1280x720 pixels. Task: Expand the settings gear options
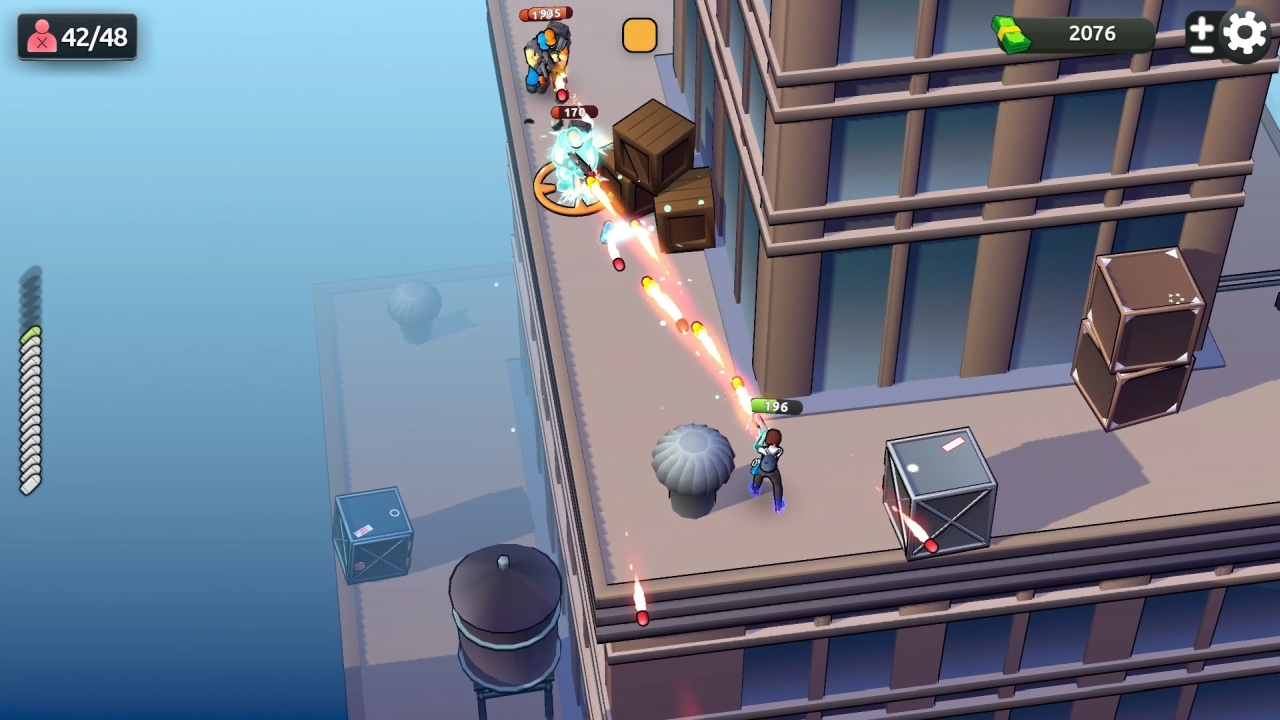[x=1243, y=33]
